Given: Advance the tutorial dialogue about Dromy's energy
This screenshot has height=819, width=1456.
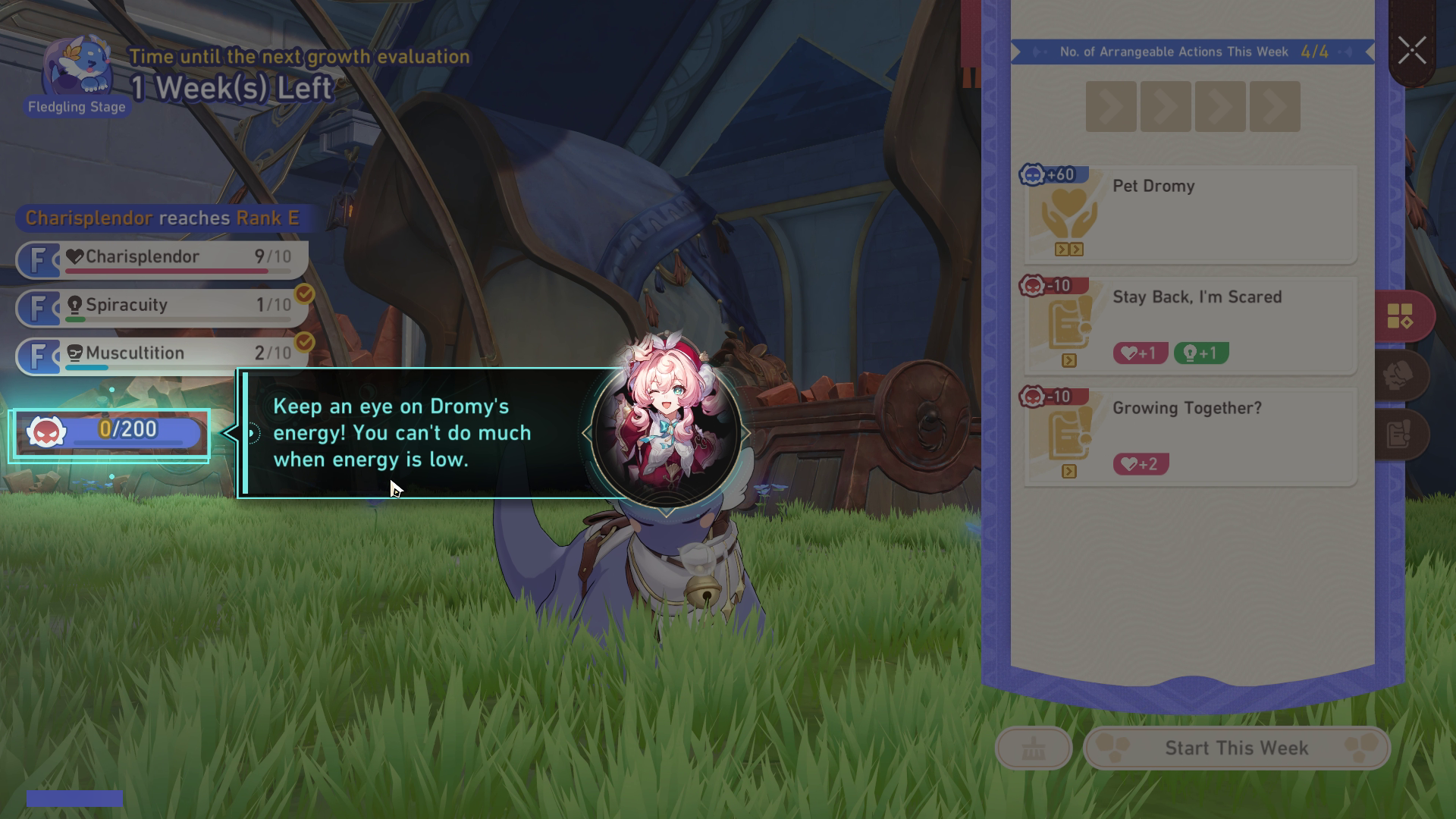Looking at the screenshot, I should (x=425, y=434).
